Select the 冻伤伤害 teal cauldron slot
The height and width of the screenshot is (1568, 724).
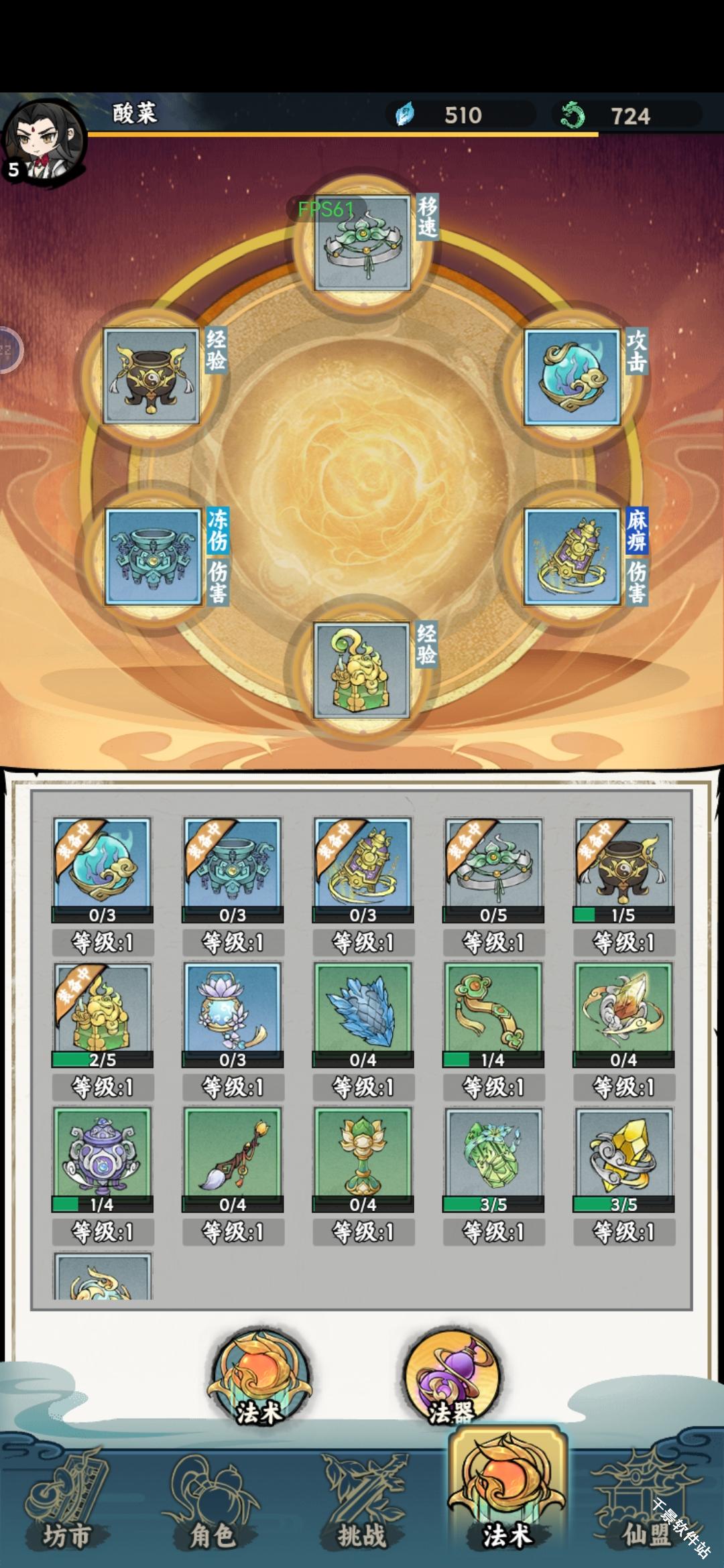tap(153, 556)
